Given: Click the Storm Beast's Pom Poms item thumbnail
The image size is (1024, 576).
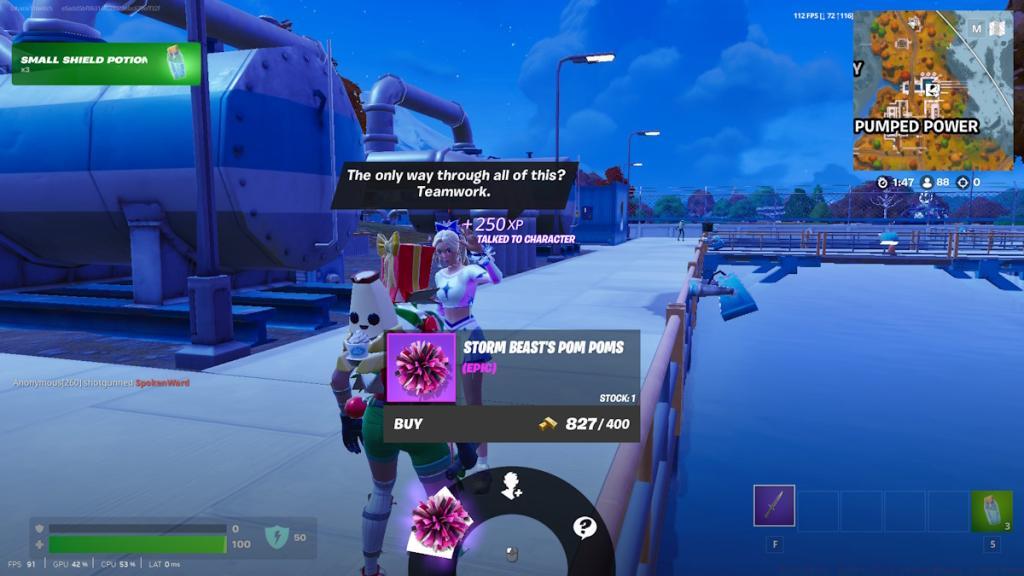Looking at the screenshot, I should (421, 368).
